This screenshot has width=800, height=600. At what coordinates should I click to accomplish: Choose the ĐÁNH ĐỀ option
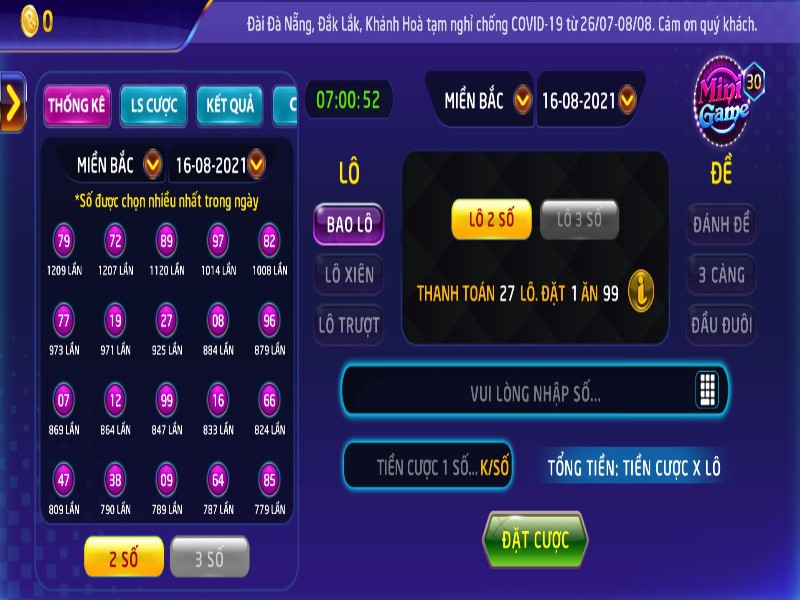(721, 225)
